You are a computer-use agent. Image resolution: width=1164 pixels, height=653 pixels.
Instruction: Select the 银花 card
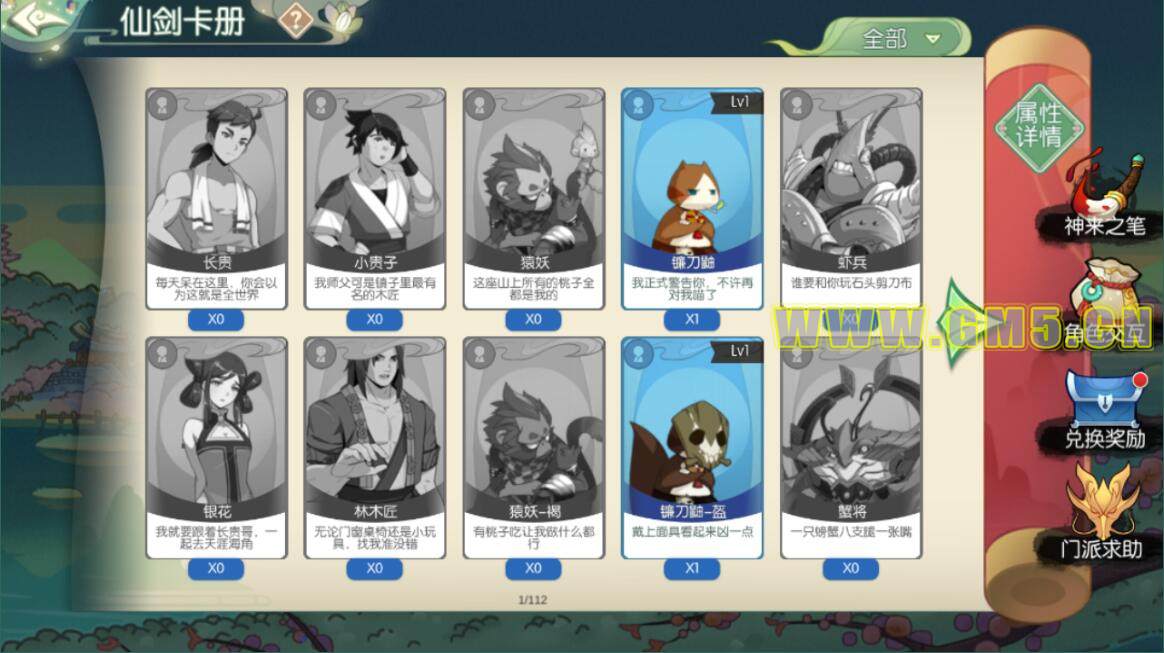pyautogui.click(x=216, y=445)
